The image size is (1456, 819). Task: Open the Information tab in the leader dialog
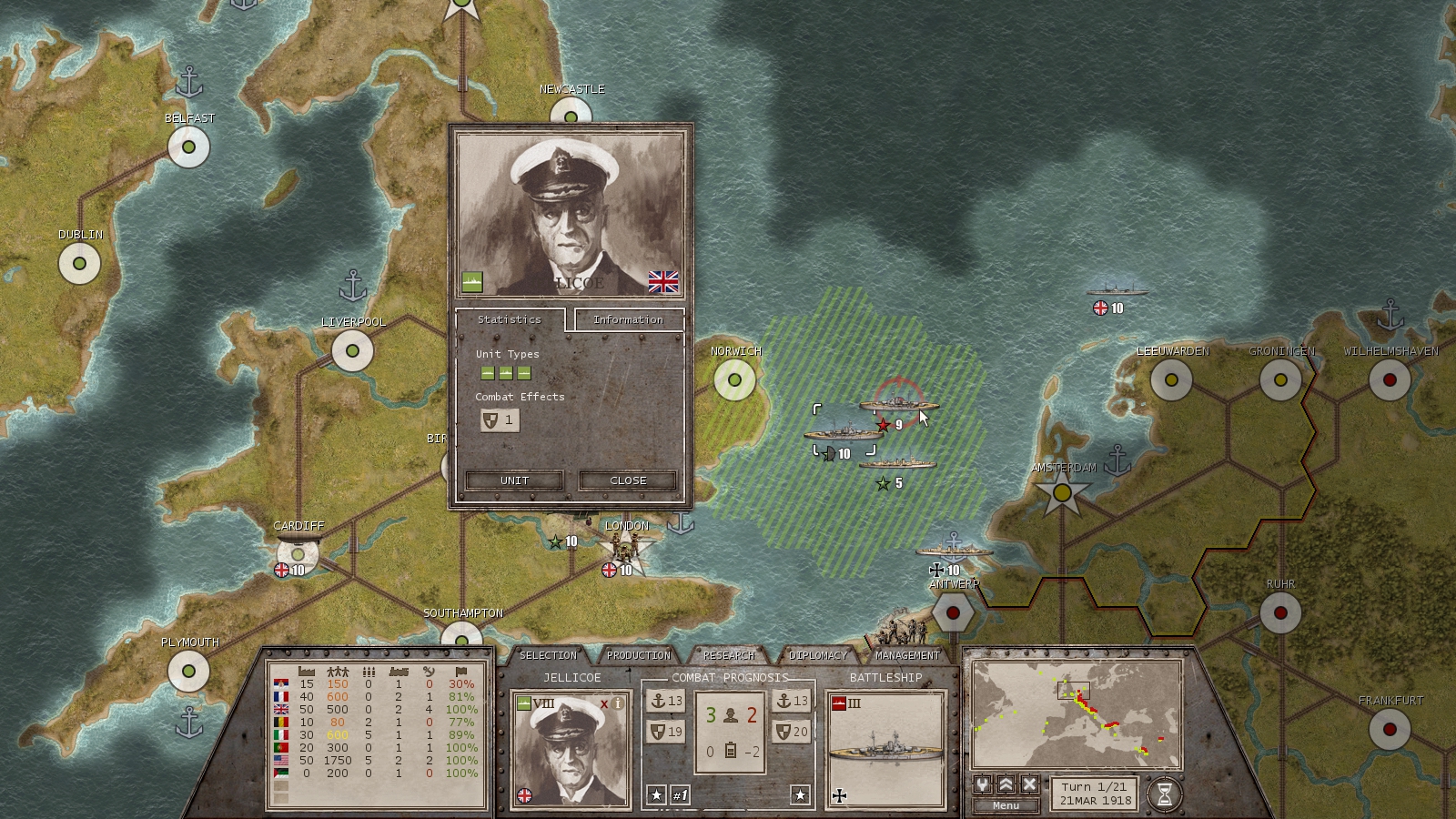[629, 319]
